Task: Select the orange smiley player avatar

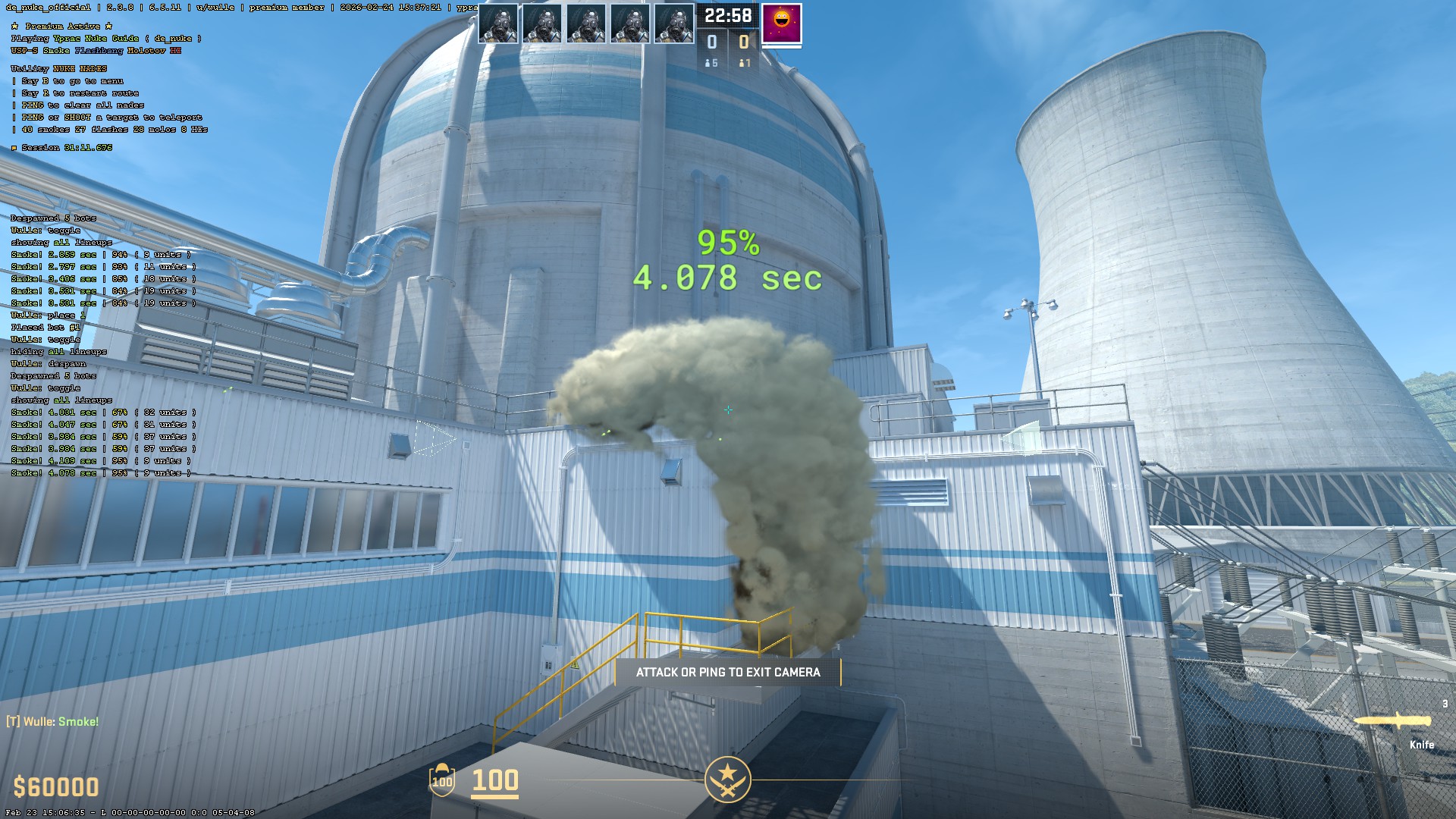Action: [x=781, y=24]
